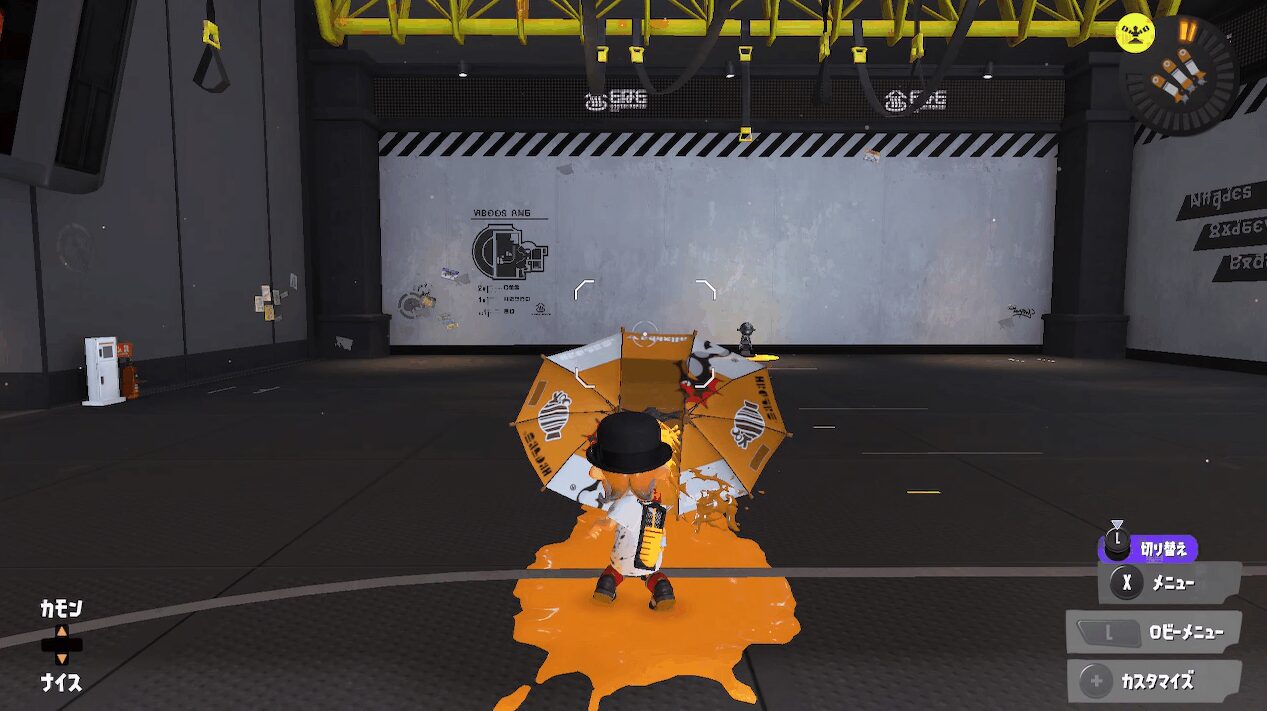Click the special weapon gauge icon
This screenshot has height=711, width=1267.
pyautogui.click(x=1180, y=73)
